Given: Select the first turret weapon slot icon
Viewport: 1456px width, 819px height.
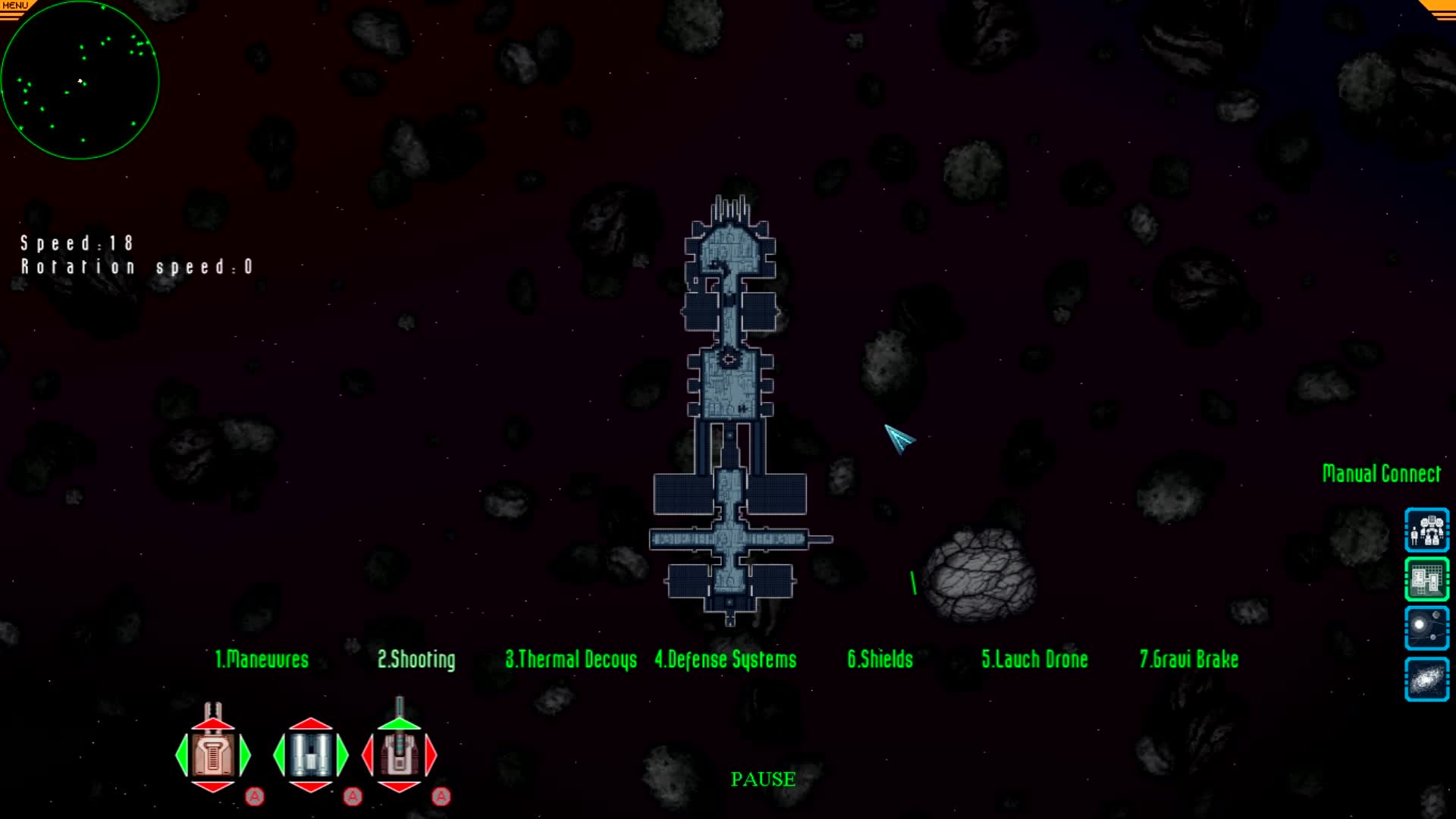Looking at the screenshot, I should click(x=213, y=755).
